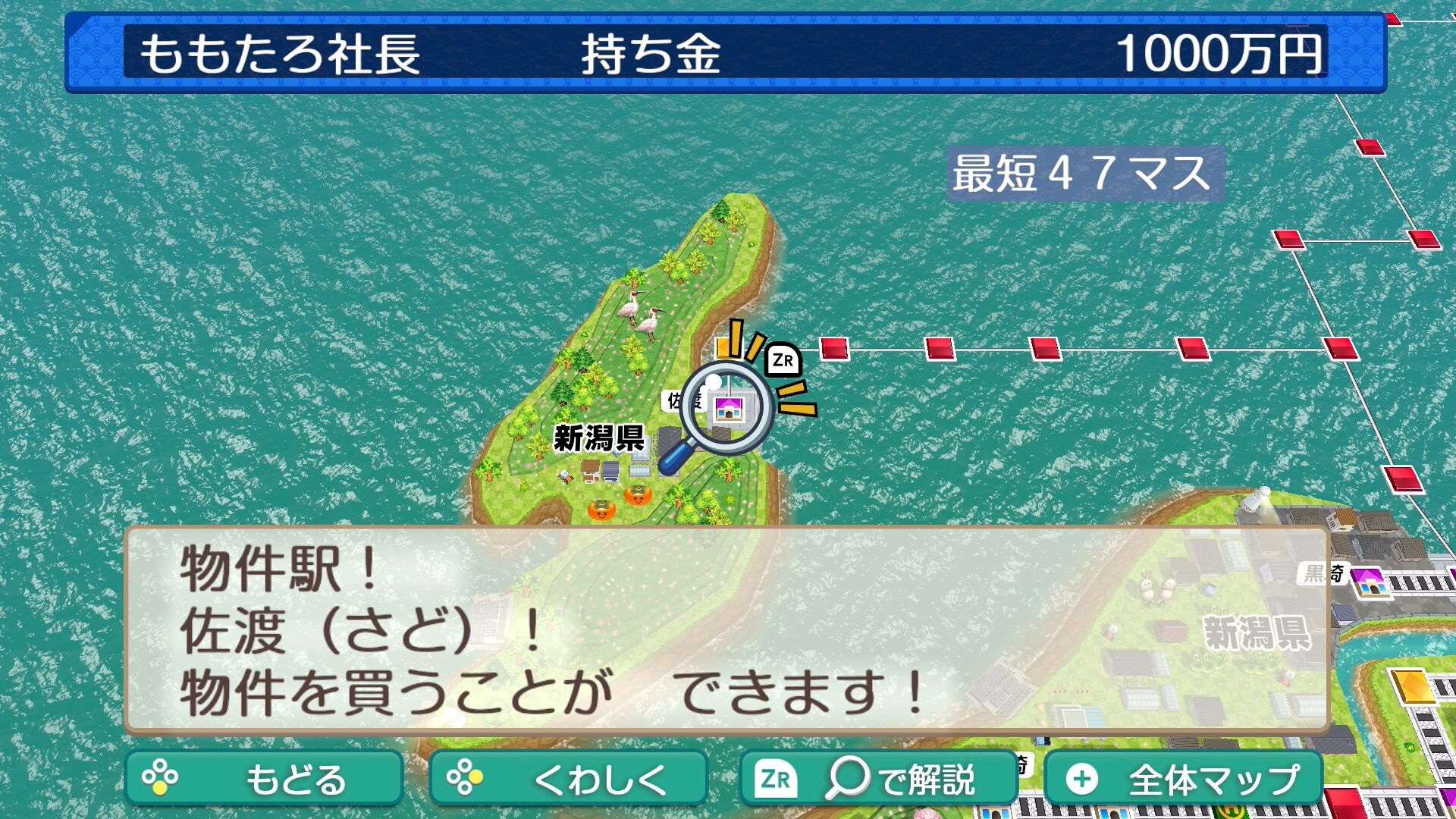This screenshot has height=819, width=1456.
Task: Select the 黒崎 property station tile
Action: (x=1368, y=581)
